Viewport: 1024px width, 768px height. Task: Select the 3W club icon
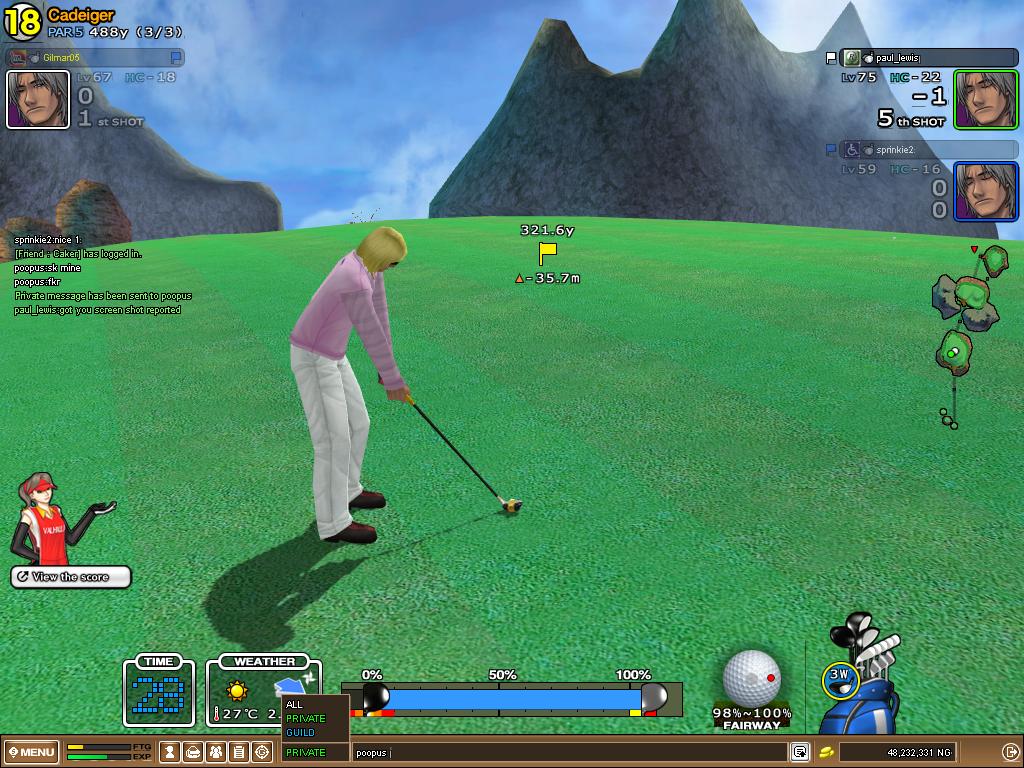tap(840, 678)
